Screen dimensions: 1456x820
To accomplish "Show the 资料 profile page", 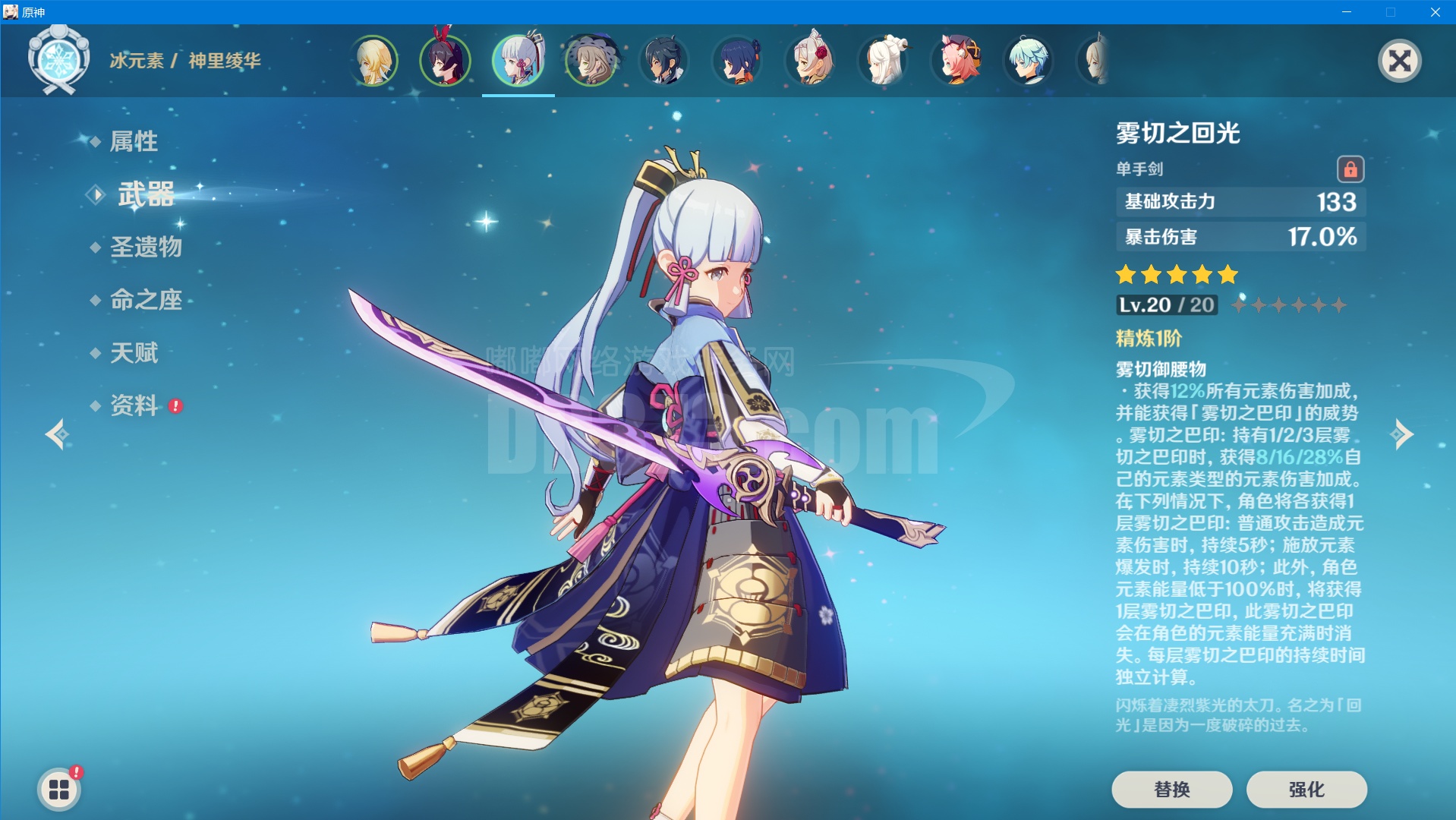I will click(134, 405).
